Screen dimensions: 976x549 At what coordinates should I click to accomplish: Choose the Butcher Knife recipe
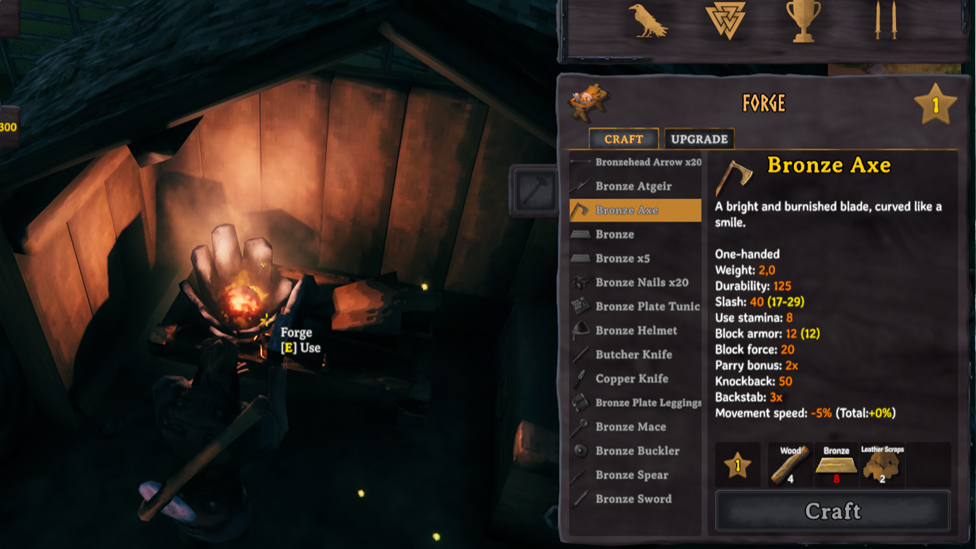633,354
